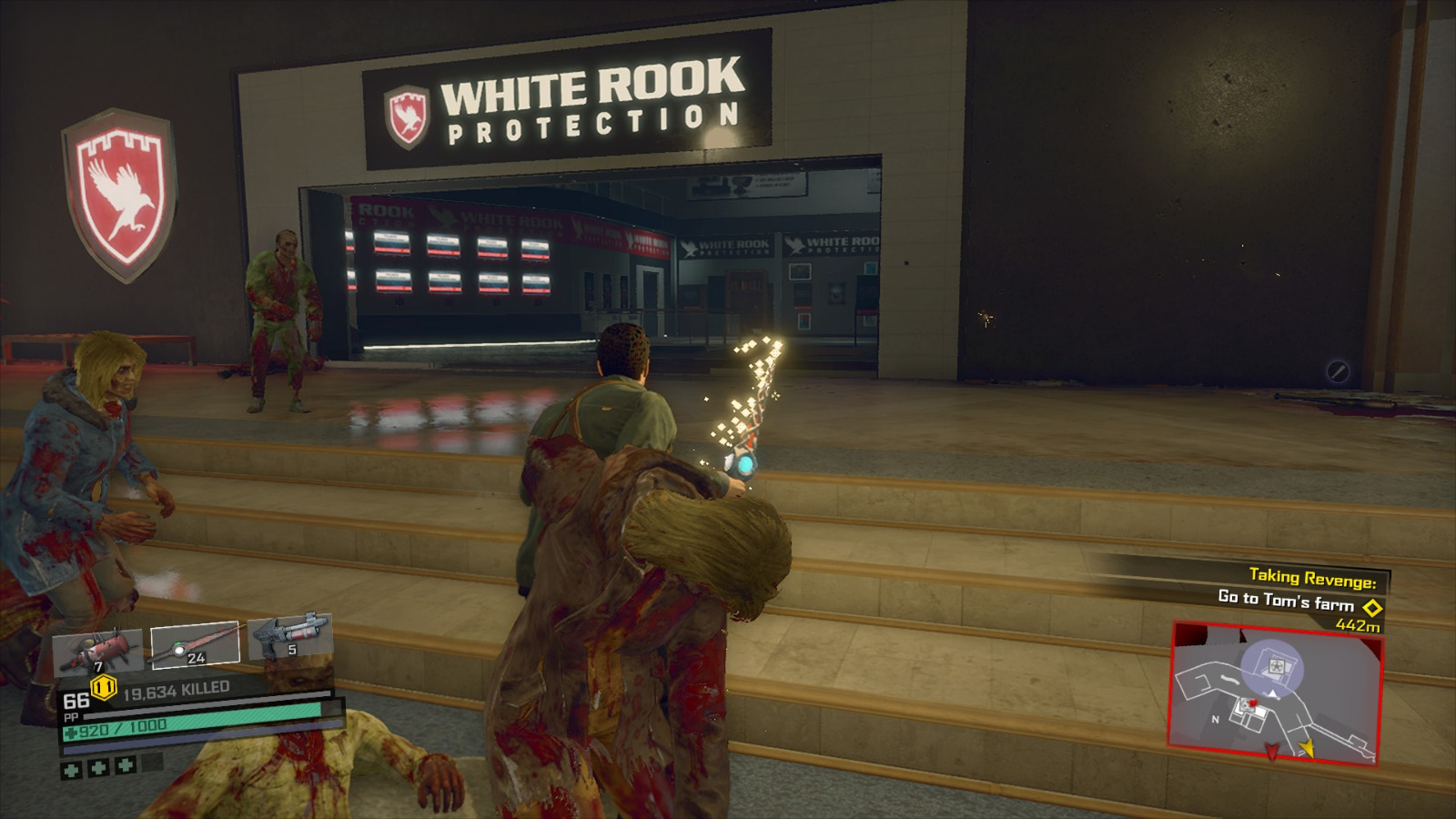1456x819 pixels.
Task: Click the N compass indicator on the minimap
Action: 1216,719
